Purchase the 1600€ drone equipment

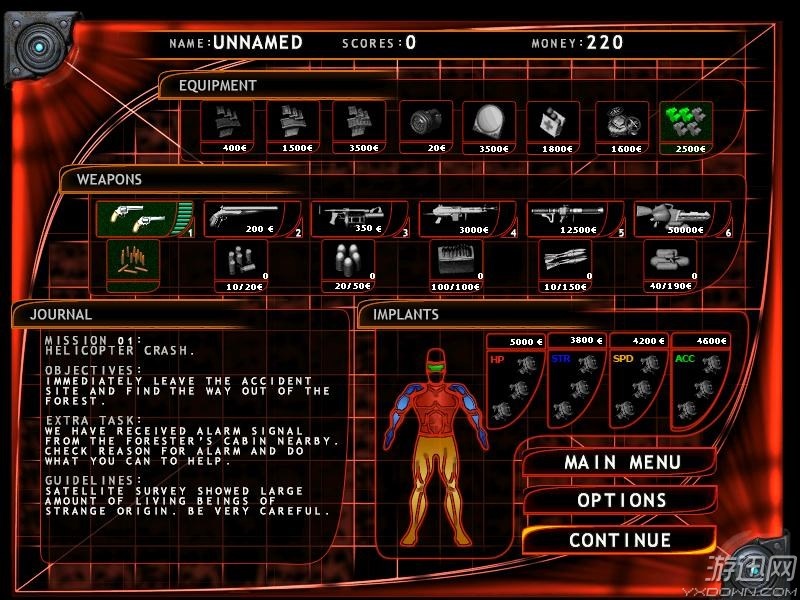(620, 124)
